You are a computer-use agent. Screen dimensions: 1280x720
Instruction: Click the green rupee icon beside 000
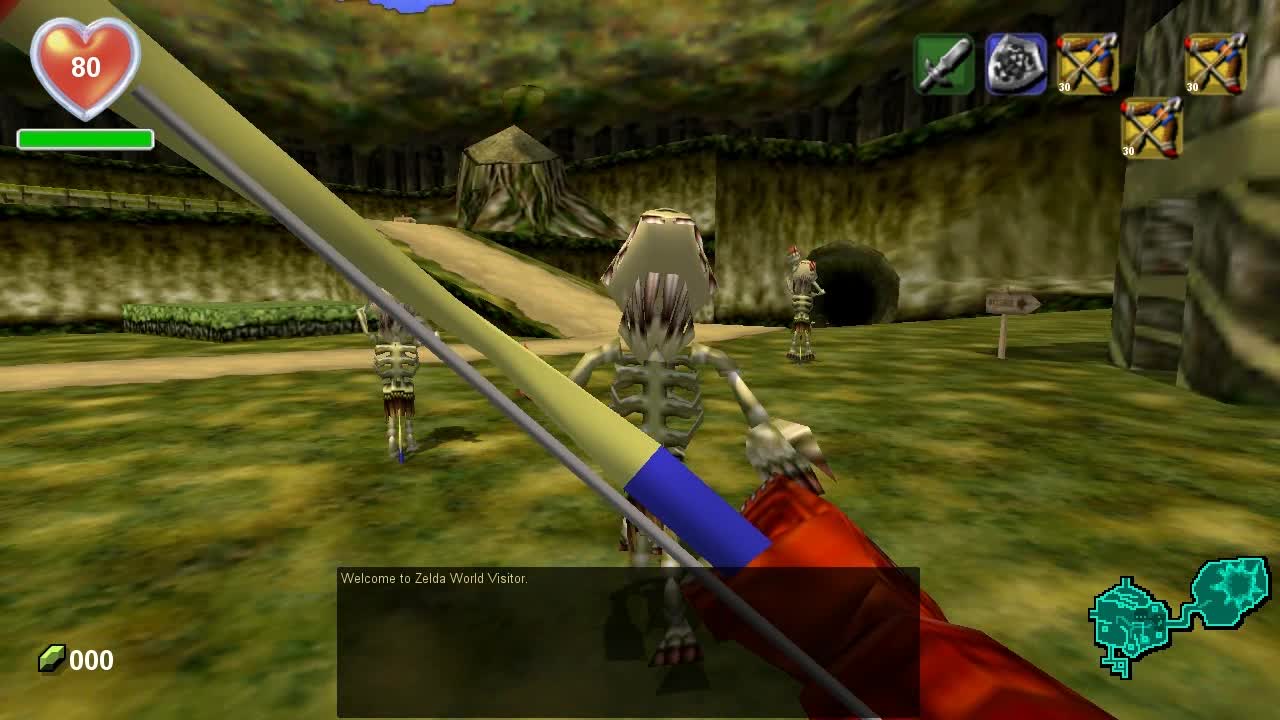52,659
